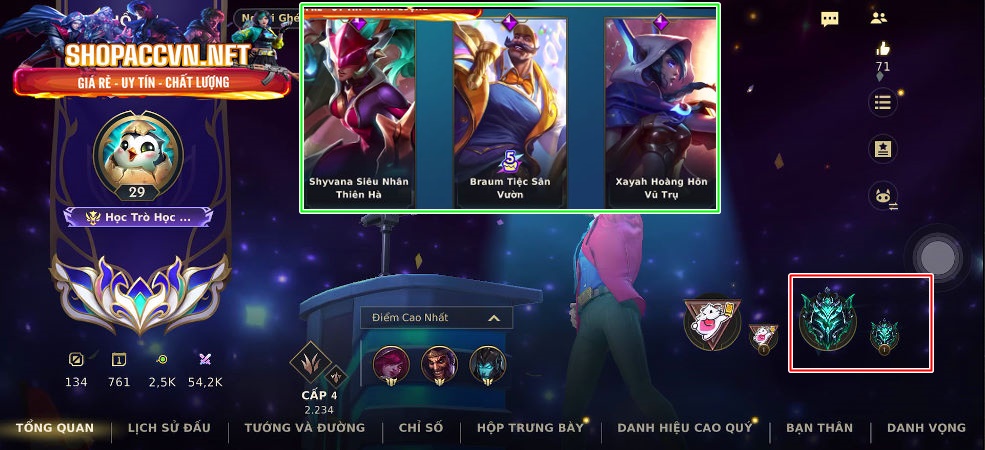Select the Chỉ Số tab
The image size is (985, 450).
point(420,428)
